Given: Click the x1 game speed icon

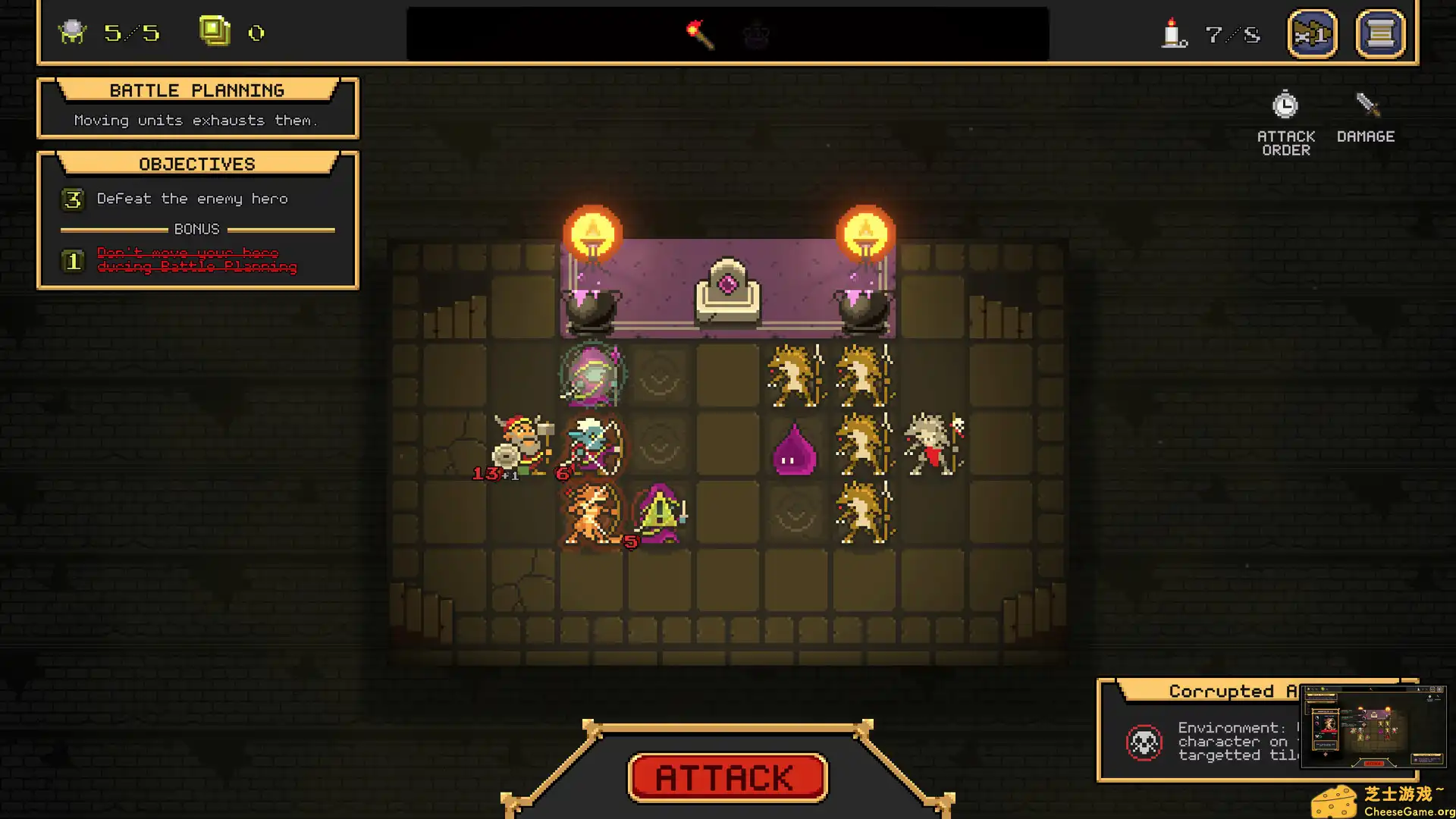Looking at the screenshot, I should (x=1313, y=33).
